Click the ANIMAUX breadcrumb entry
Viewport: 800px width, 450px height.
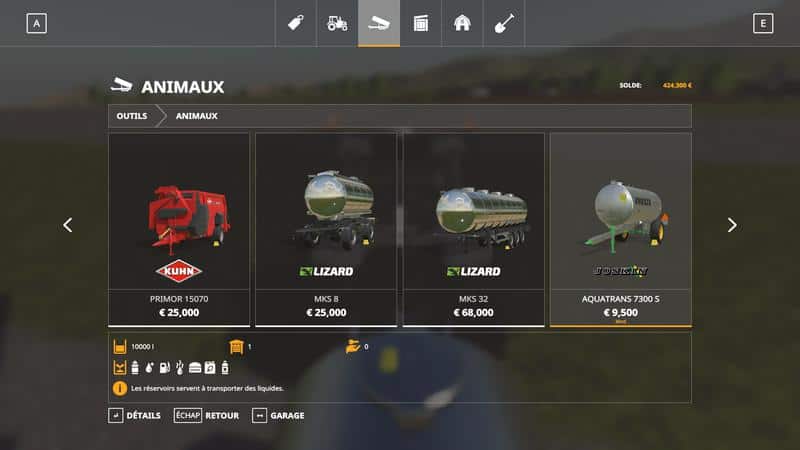[x=197, y=116]
